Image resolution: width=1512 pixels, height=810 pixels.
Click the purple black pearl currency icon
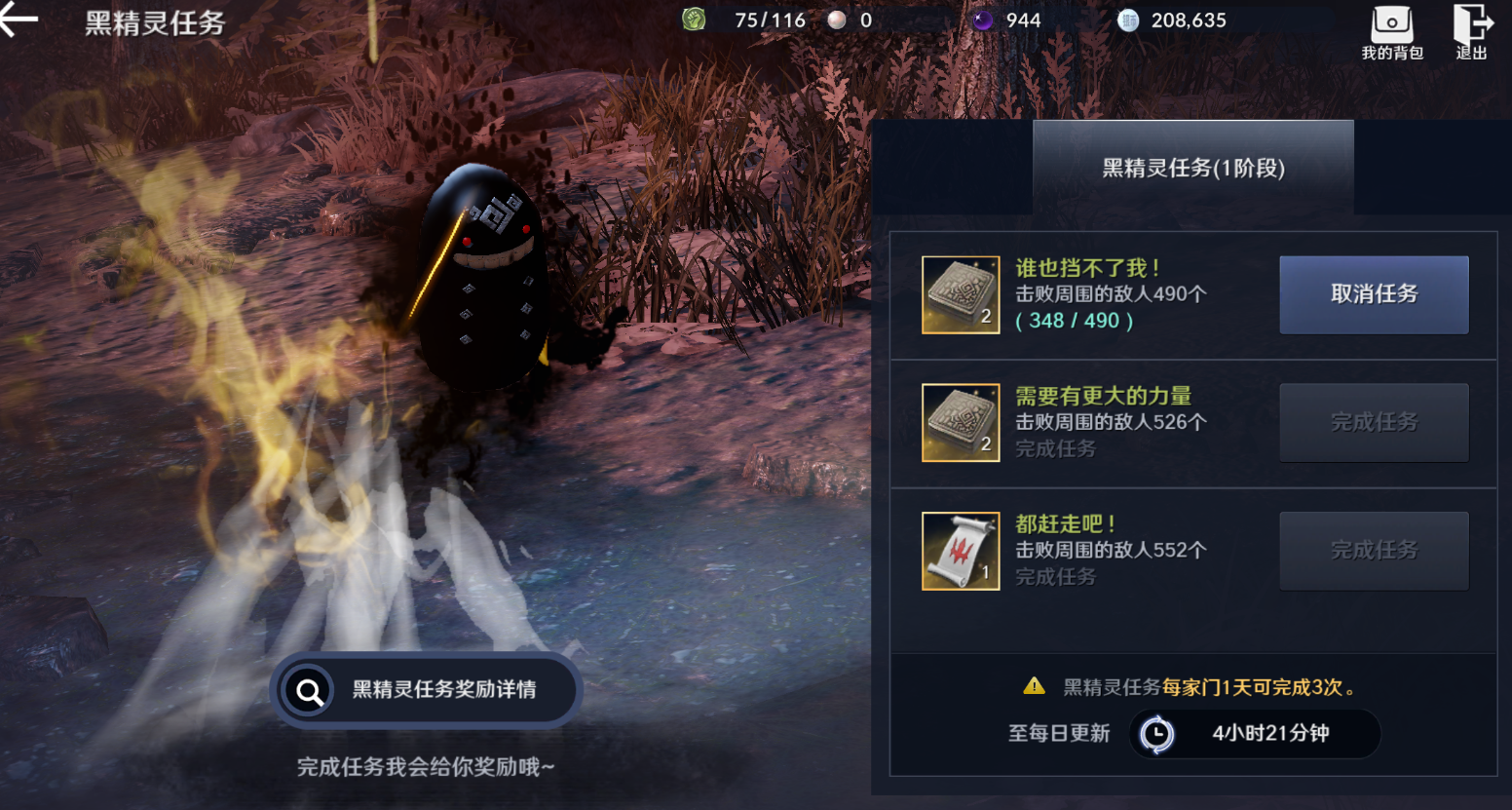coord(981,19)
